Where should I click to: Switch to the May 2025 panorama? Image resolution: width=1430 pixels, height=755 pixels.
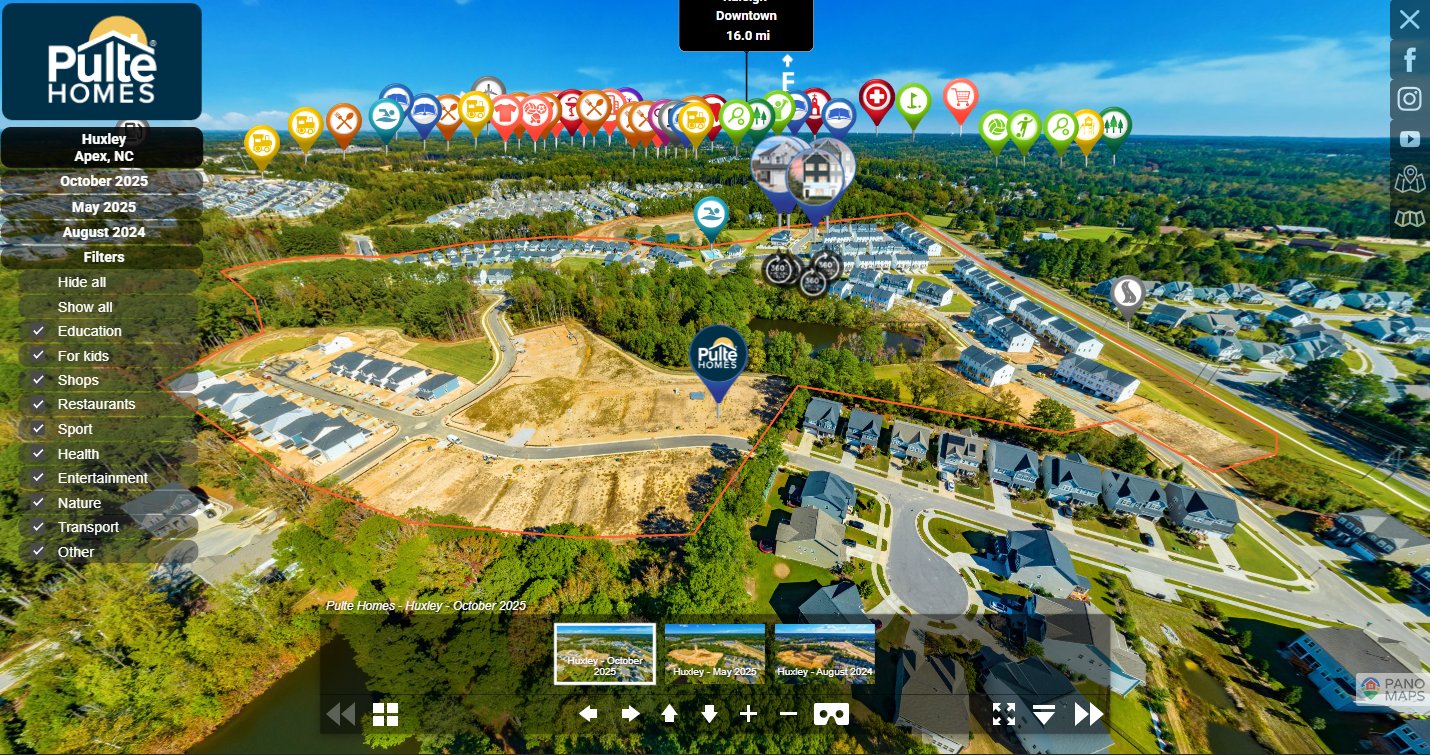[103, 207]
